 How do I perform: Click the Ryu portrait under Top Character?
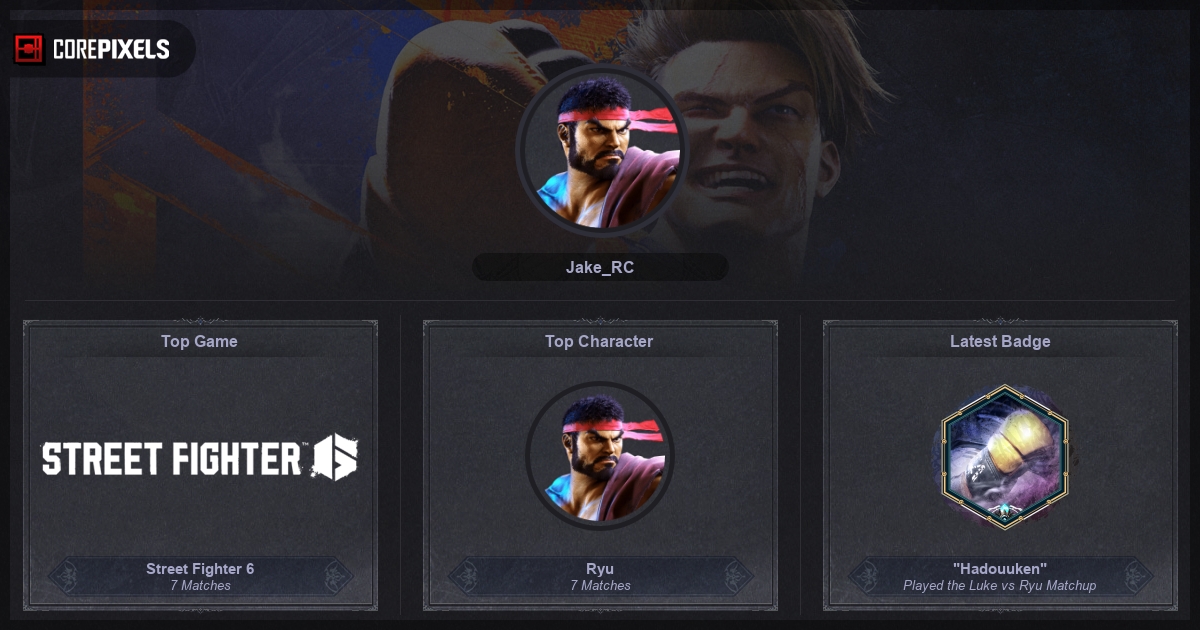600,456
